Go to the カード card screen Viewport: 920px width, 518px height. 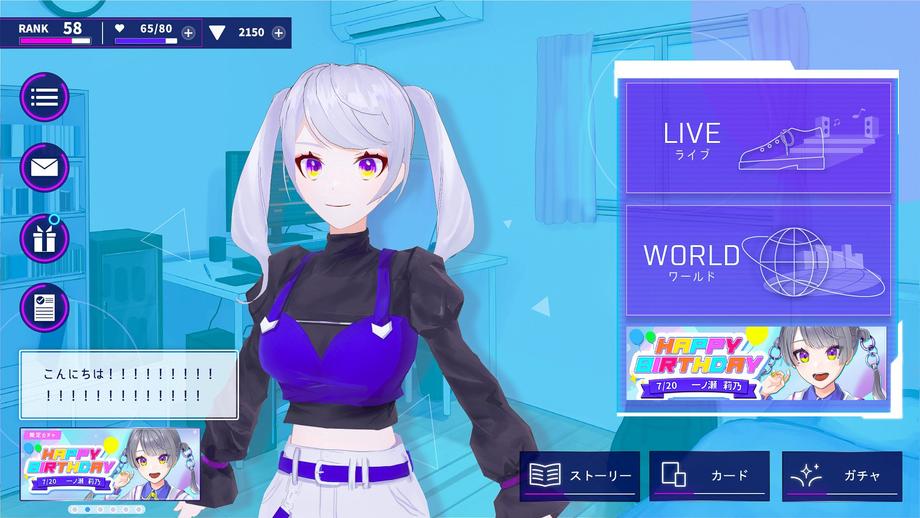[709, 476]
